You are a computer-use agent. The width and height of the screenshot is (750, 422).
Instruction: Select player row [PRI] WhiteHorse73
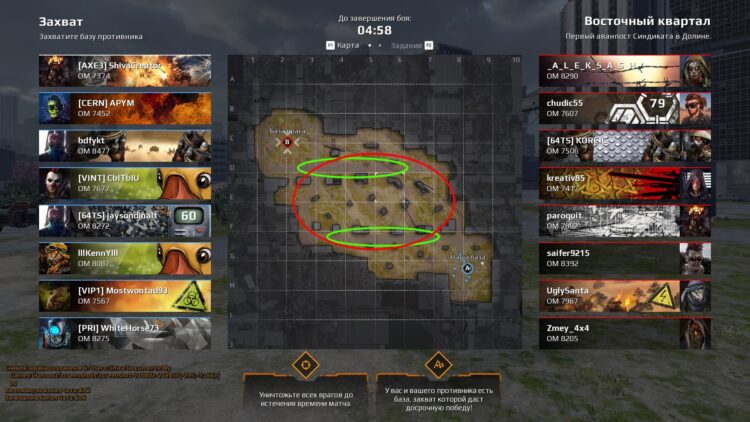(125, 333)
